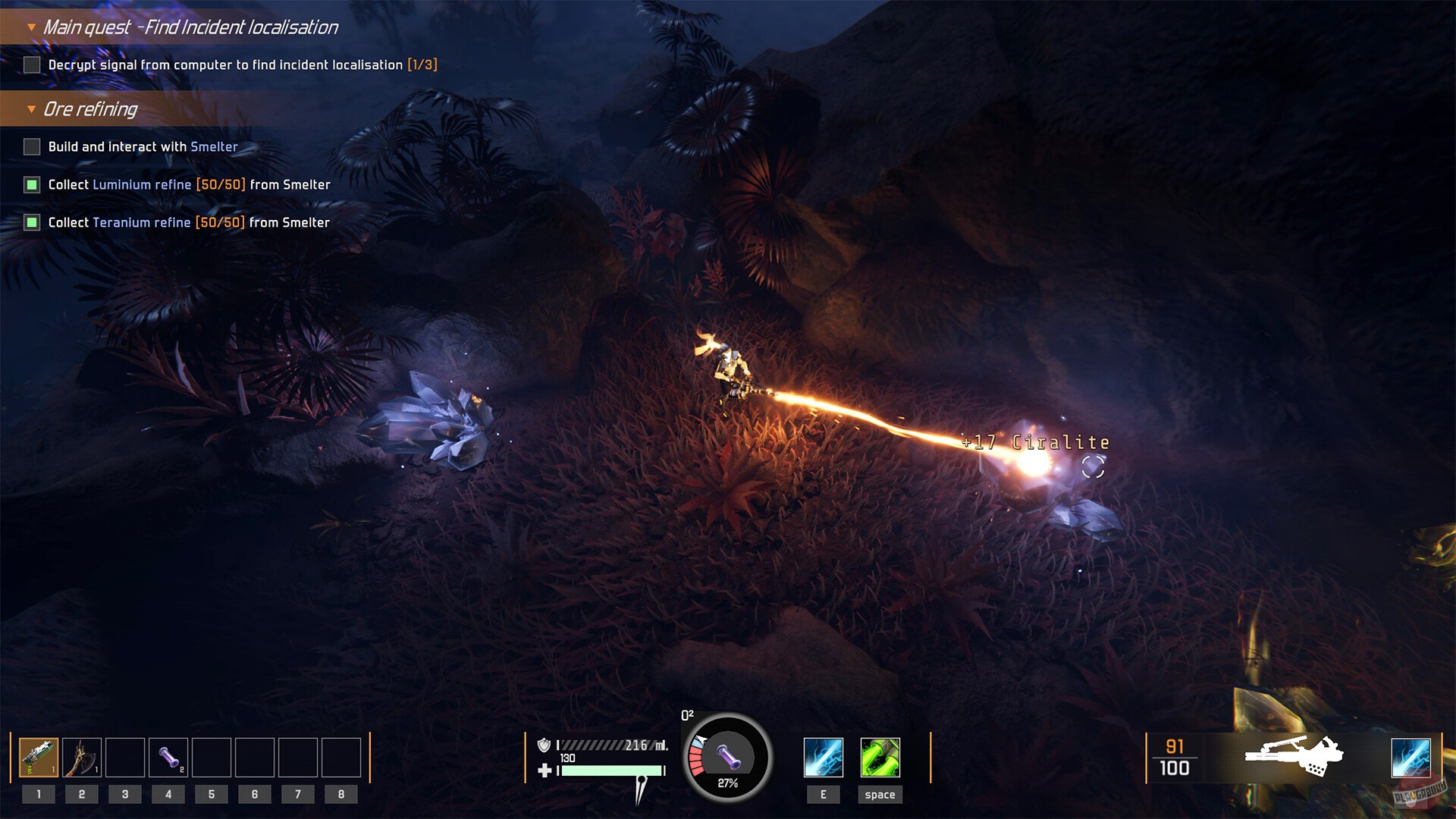Select the mining gun in hotbar slot 1
Screen dimensions: 1456x819
click(39, 758)
